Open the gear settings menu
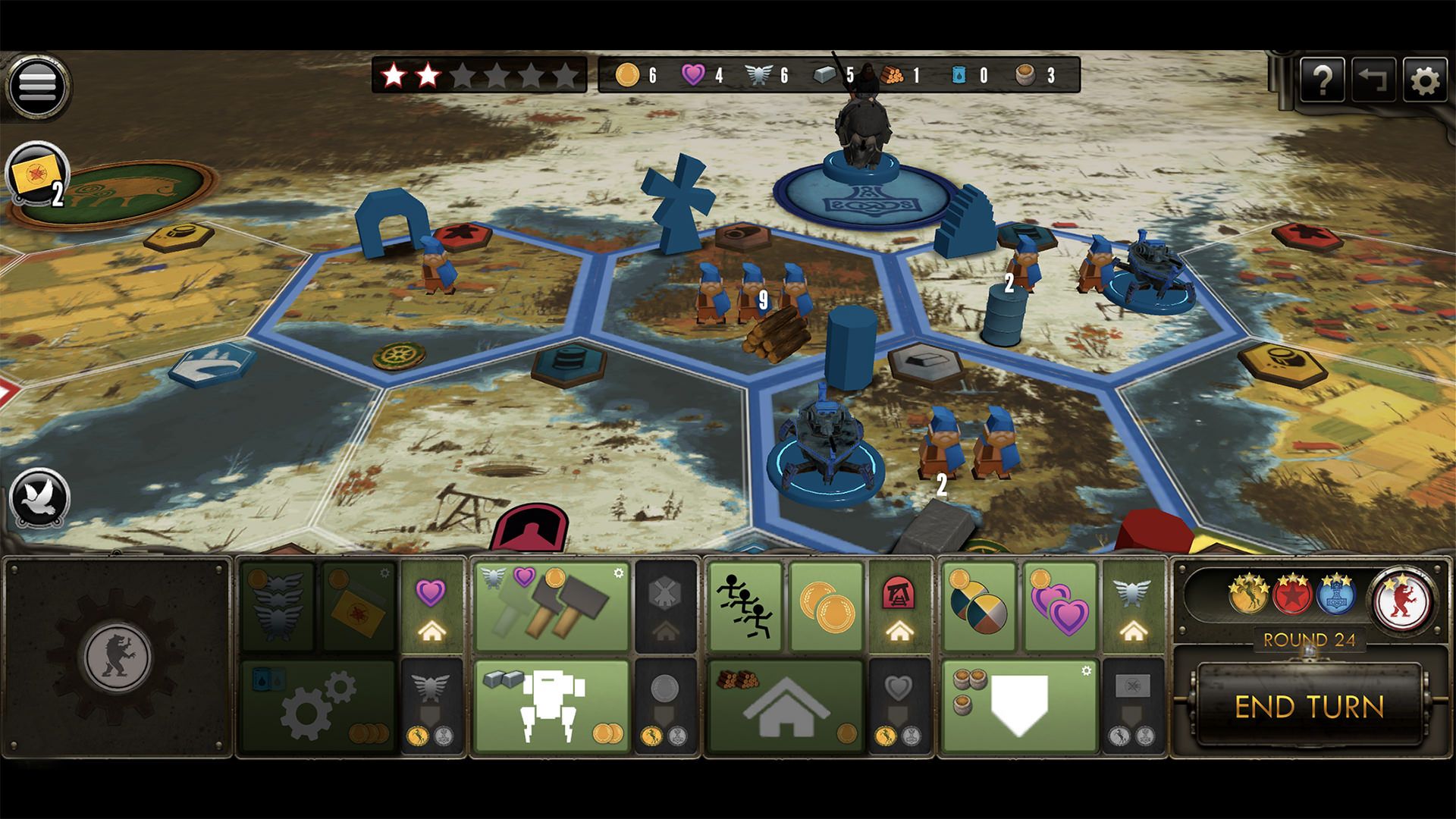The image size is (1456, 819). pos(1425,80)
